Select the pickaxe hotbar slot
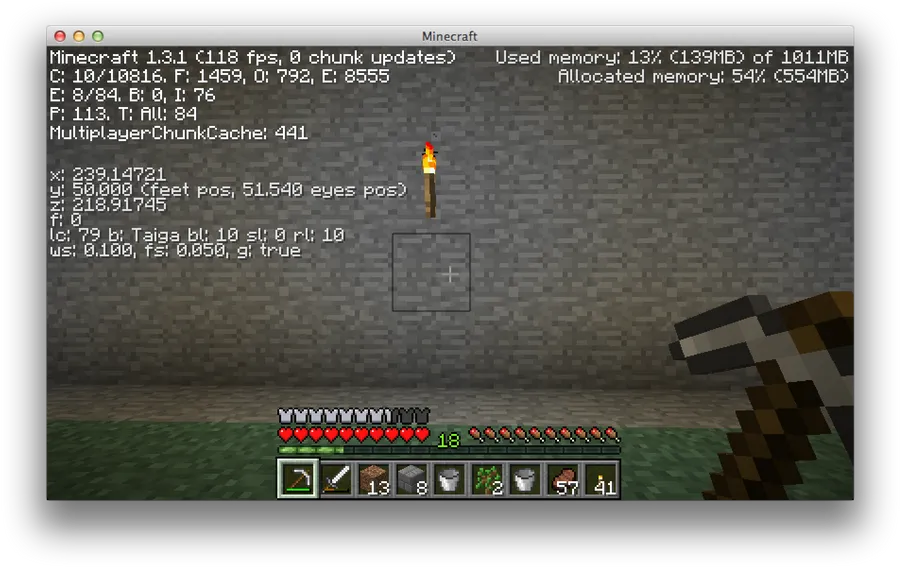Screen dimensions: 900x567 click(x=298, y=479)
